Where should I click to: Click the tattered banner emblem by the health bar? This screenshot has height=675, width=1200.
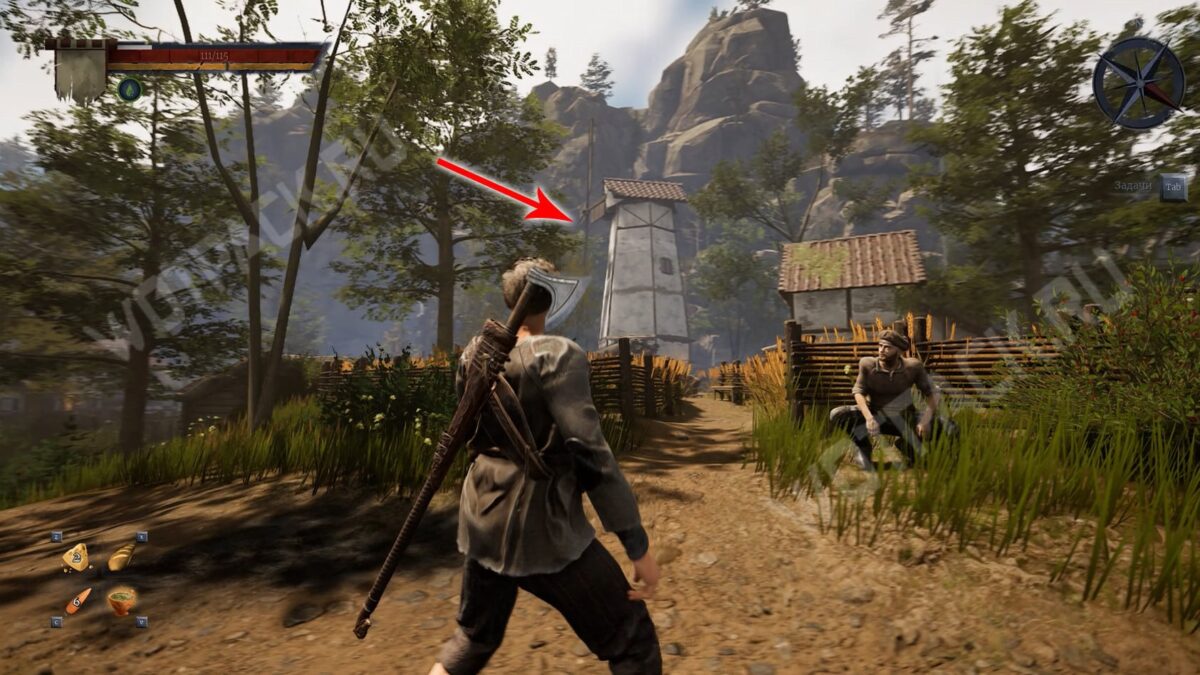pos(81,68)
